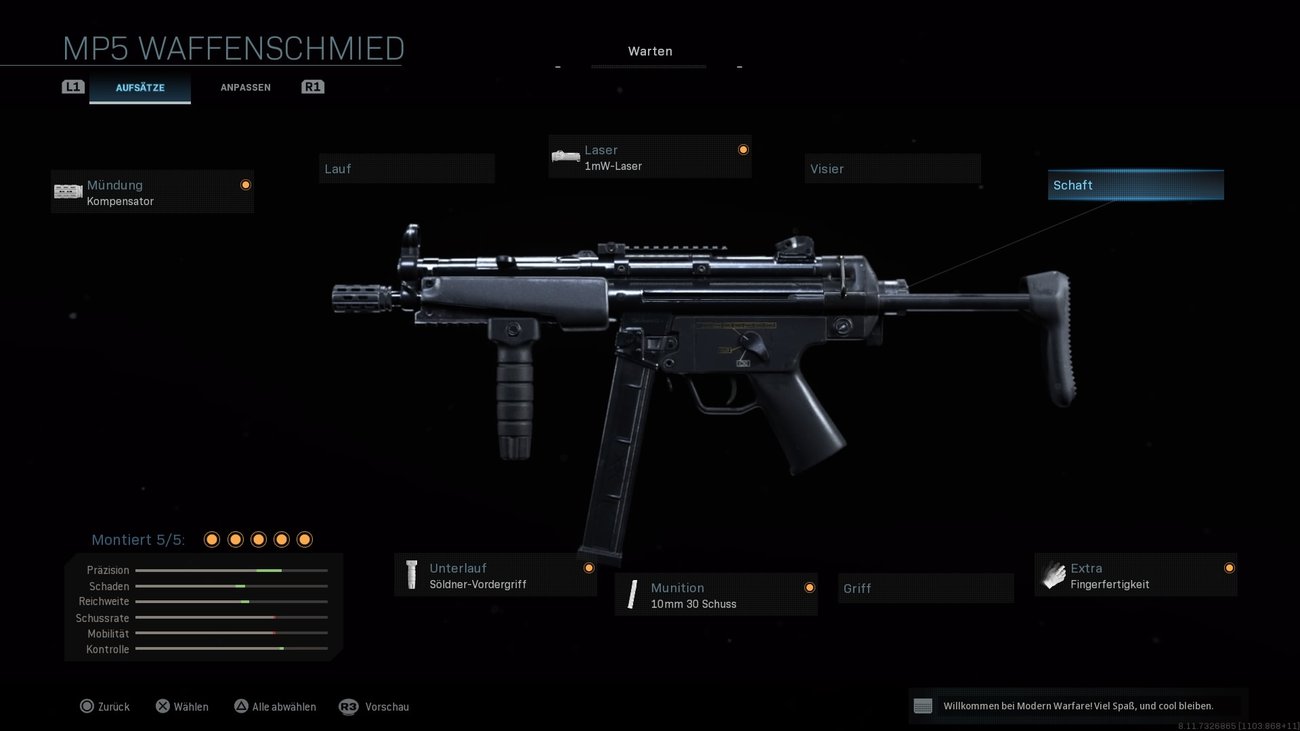Viewport: 1300px width, 731px height.
Task: Open the Schaft attachment slot
Action: (x=1135, y=184)
